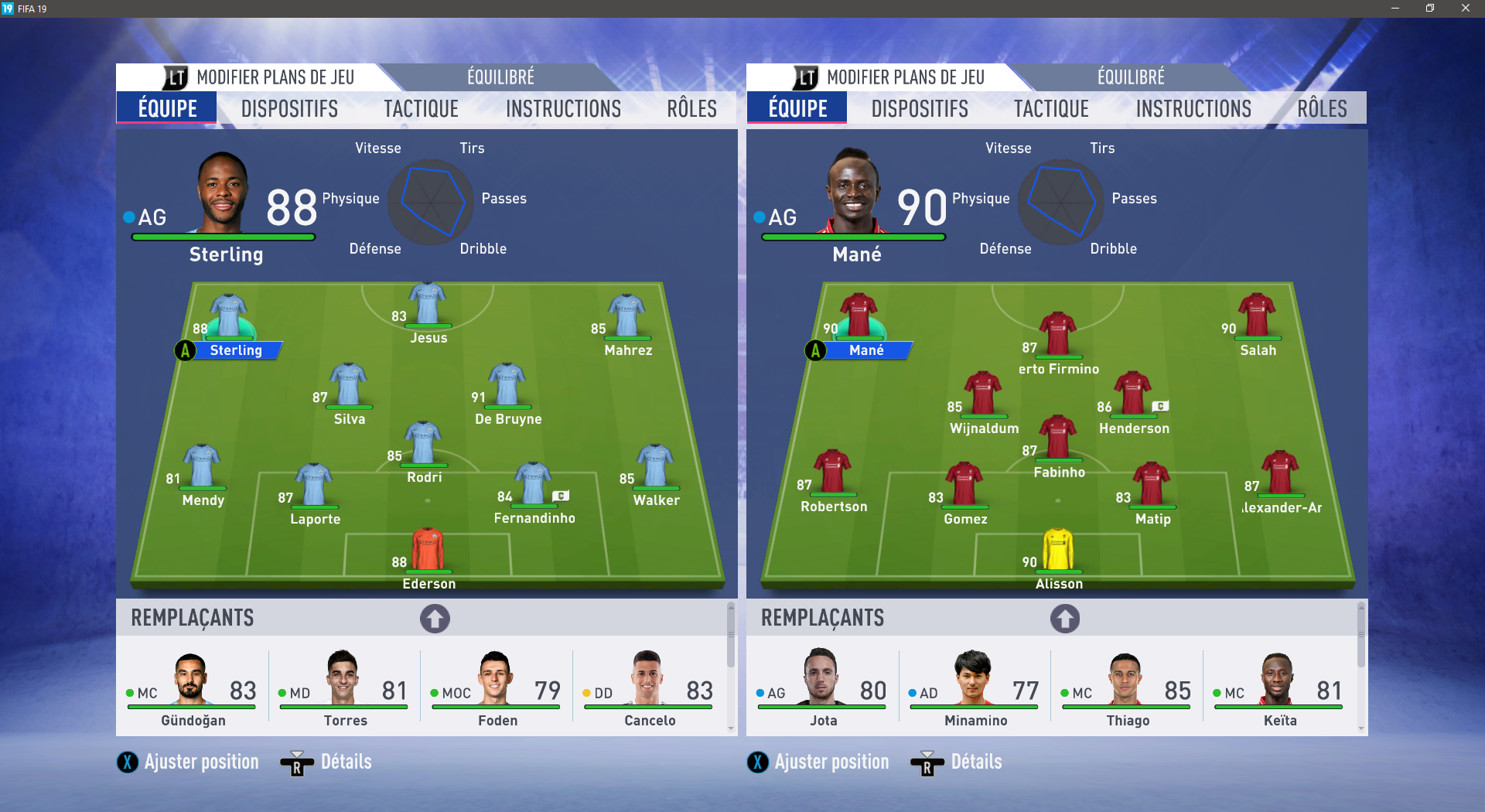Screen dimensions: 1485x812
Task: Click the FIFA 19 icon in the title bar
Action: [8, 9]
